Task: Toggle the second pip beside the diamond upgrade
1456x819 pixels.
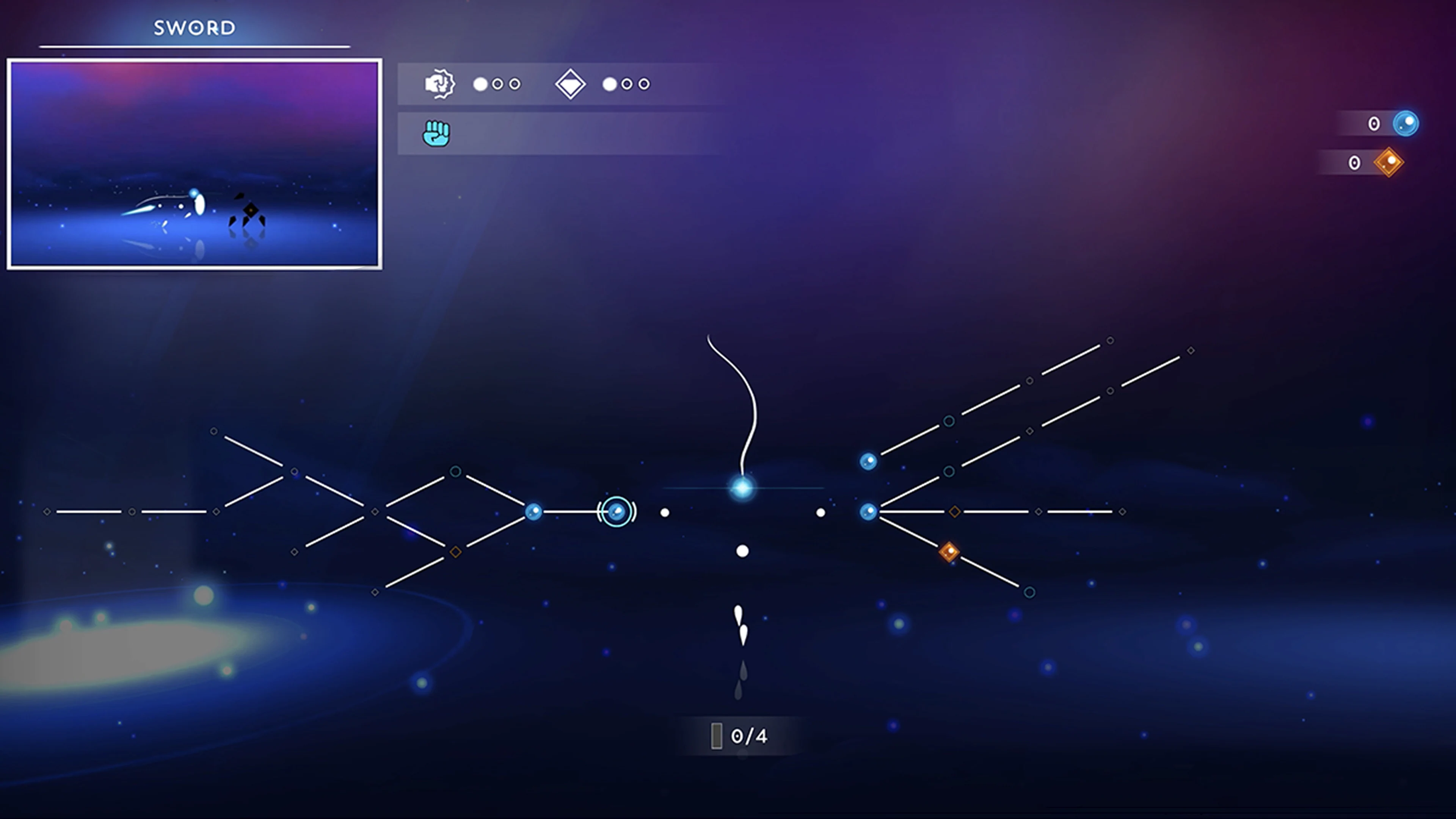Action: click(x=628, y=84)
